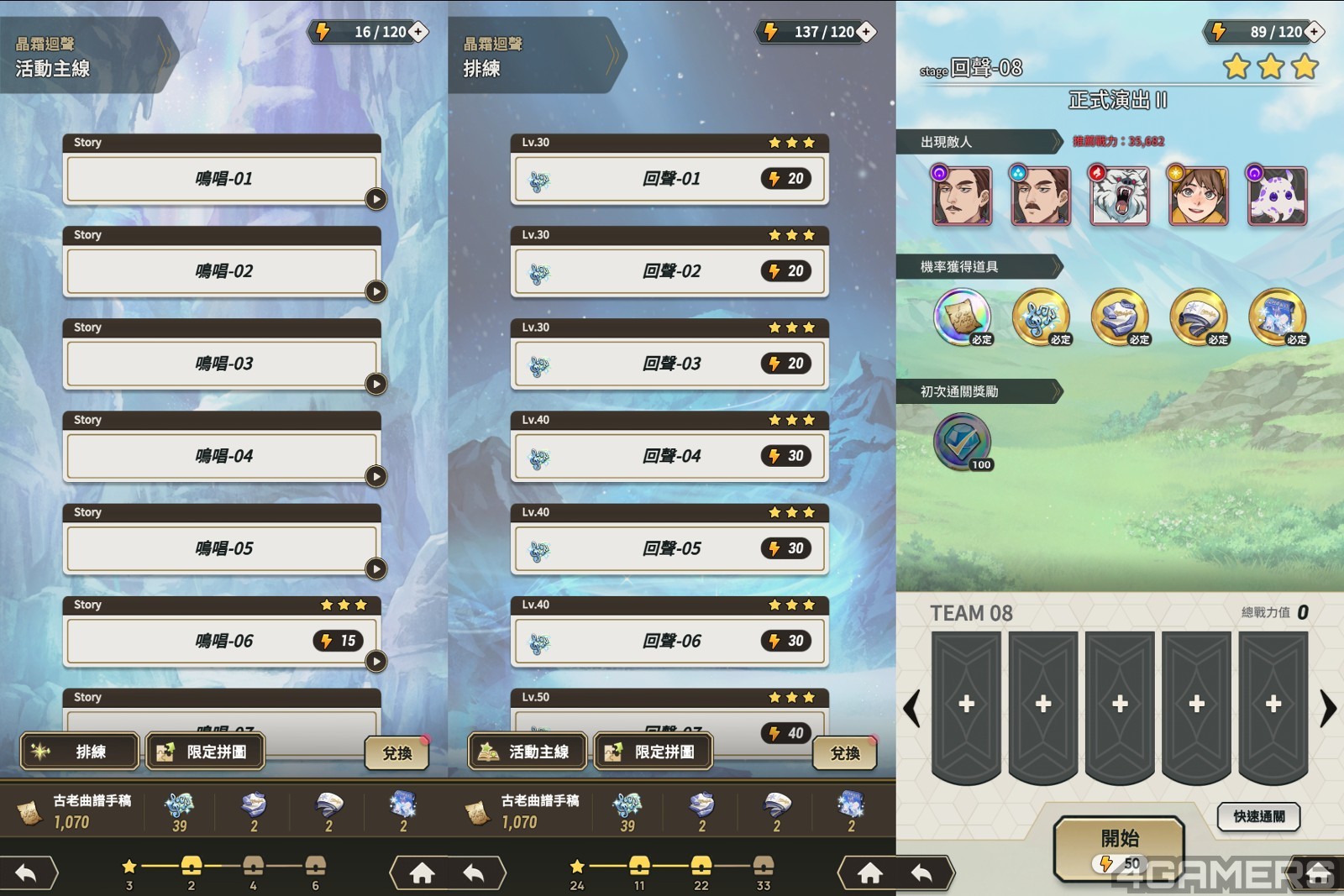Check the gold treble clef drop item
Image resolution: width=1344 pixels, height=896 pixels.
point(1041,317)
